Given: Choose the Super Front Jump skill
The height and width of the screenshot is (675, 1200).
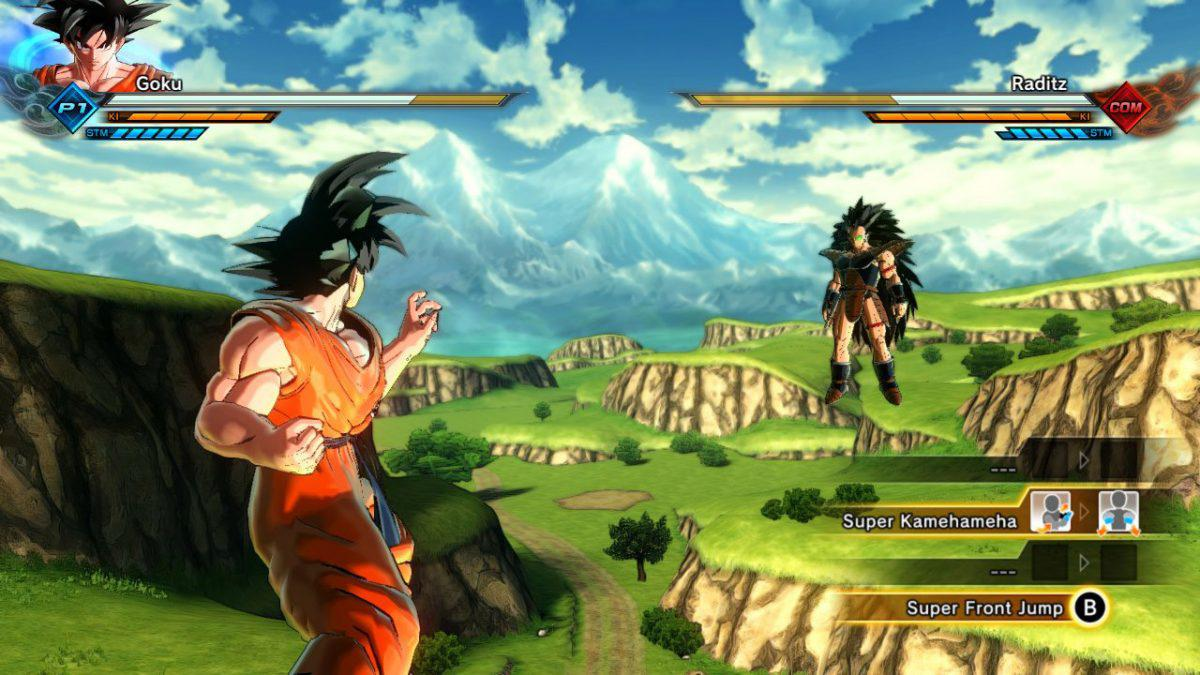Looking at the screenshot, I should coord(984,608).
